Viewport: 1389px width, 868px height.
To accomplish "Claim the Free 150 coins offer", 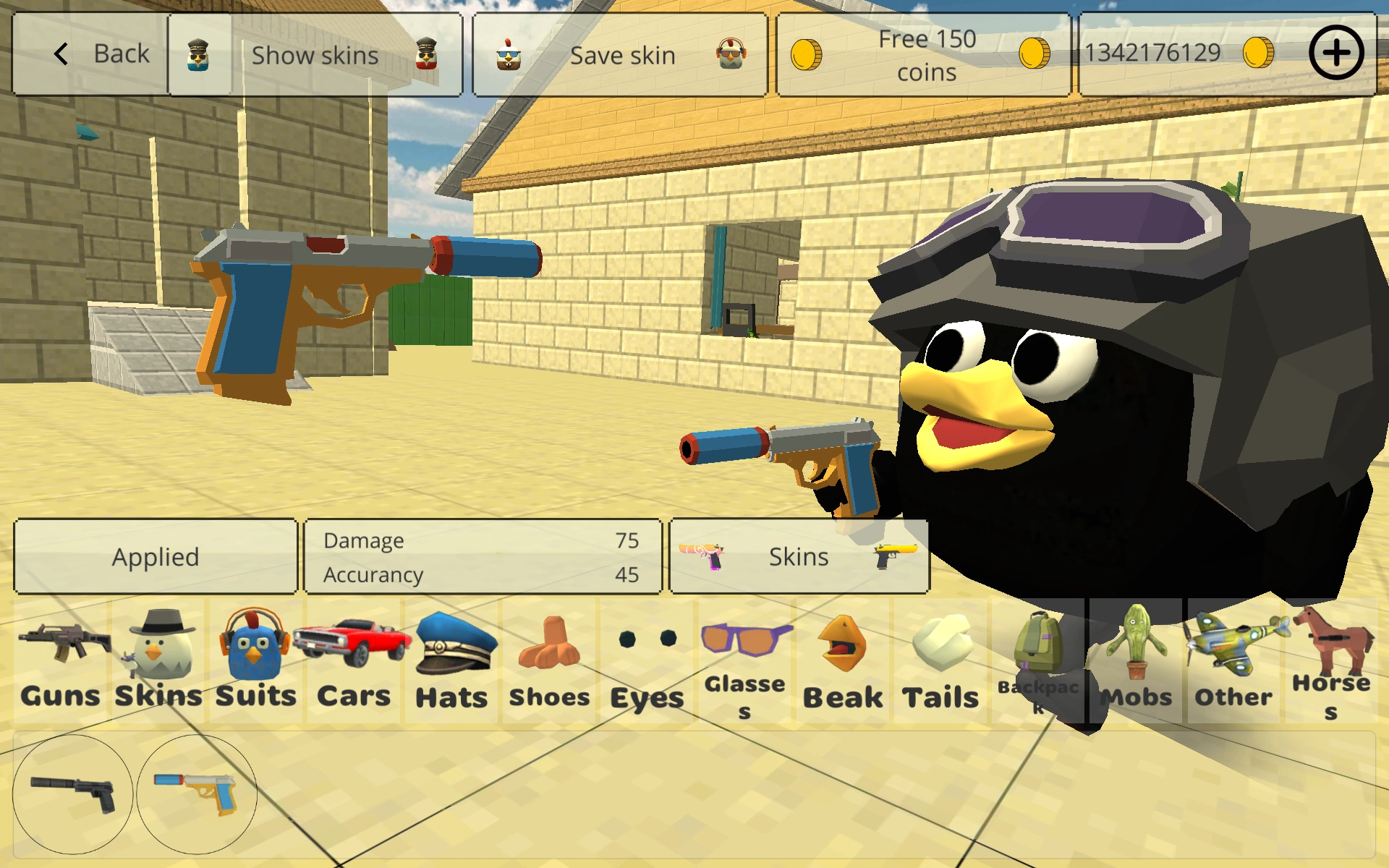I will click(x=925, y=54).
